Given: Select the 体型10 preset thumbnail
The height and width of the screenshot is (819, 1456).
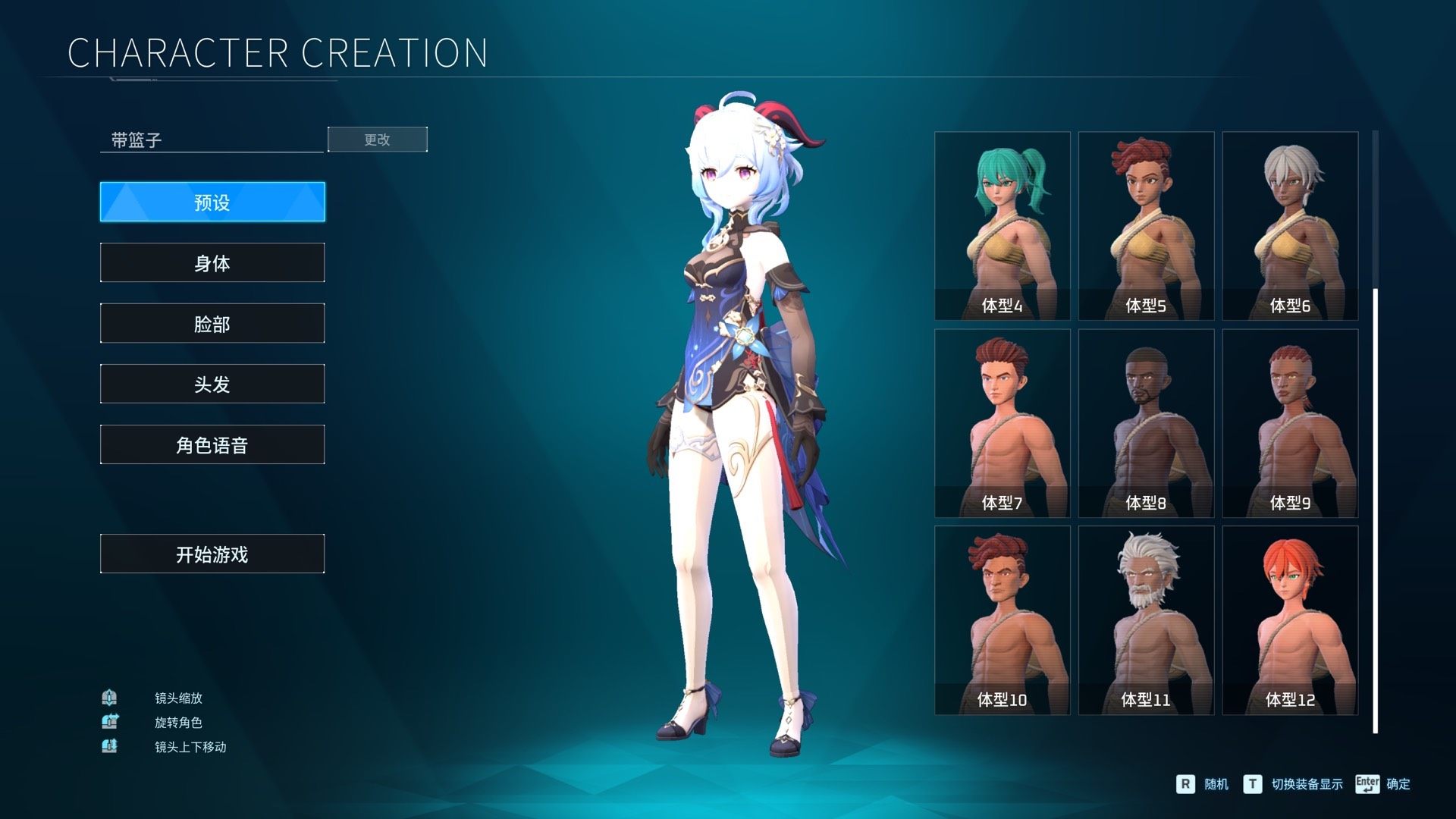Looking at the screenshot, I should click(x=1002, y=620).
